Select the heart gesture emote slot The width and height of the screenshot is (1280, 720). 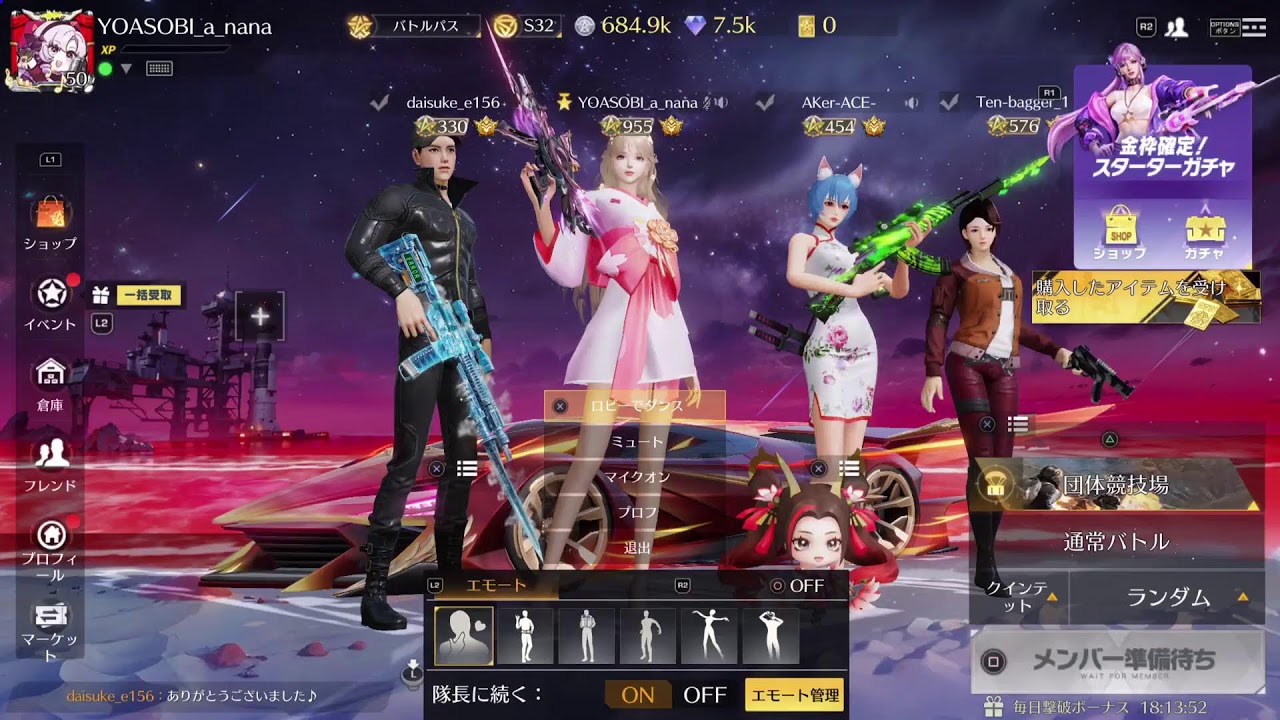click(x=464, y=636)
